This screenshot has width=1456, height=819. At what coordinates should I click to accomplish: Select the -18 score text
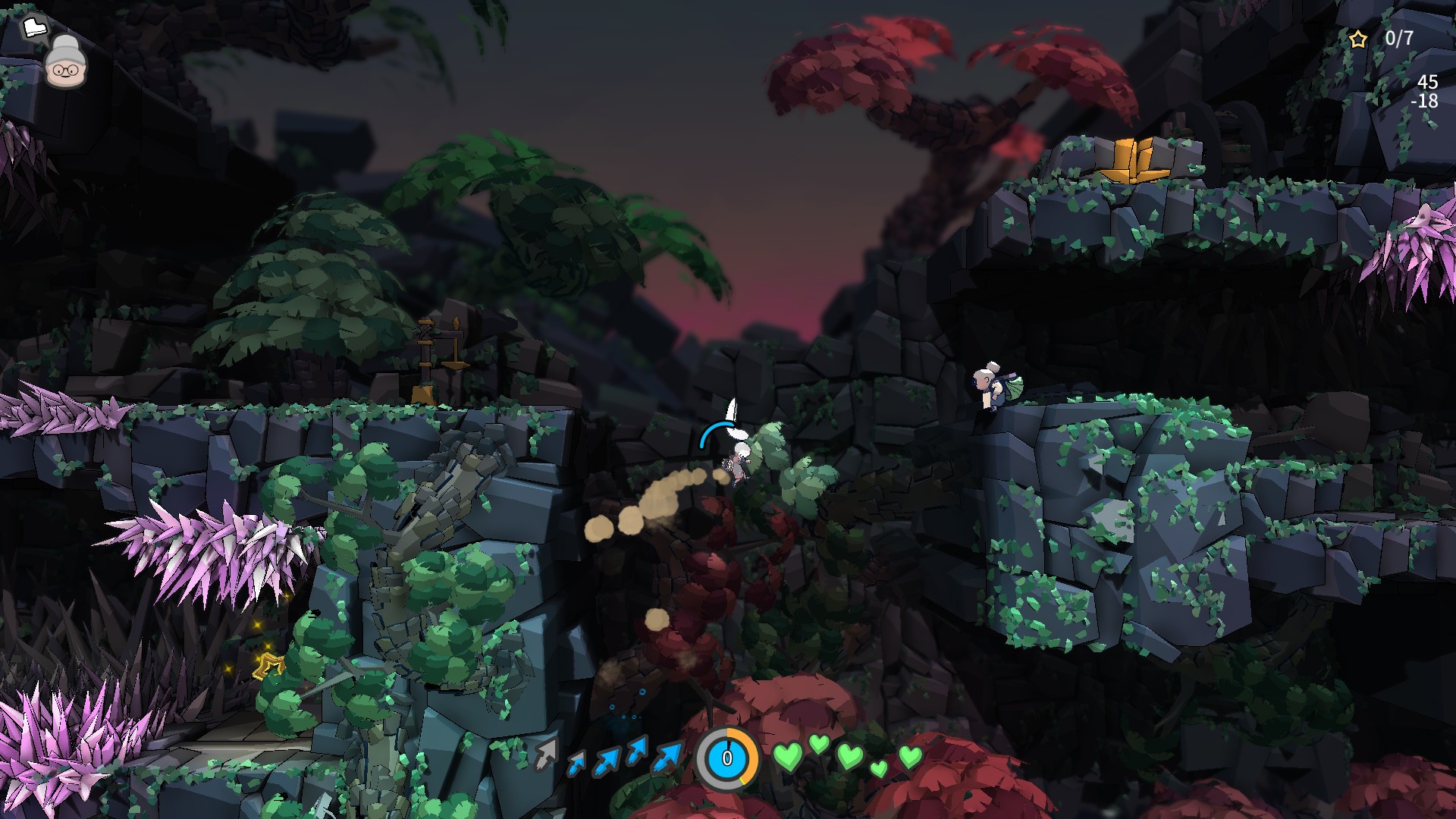(1425, 99)
